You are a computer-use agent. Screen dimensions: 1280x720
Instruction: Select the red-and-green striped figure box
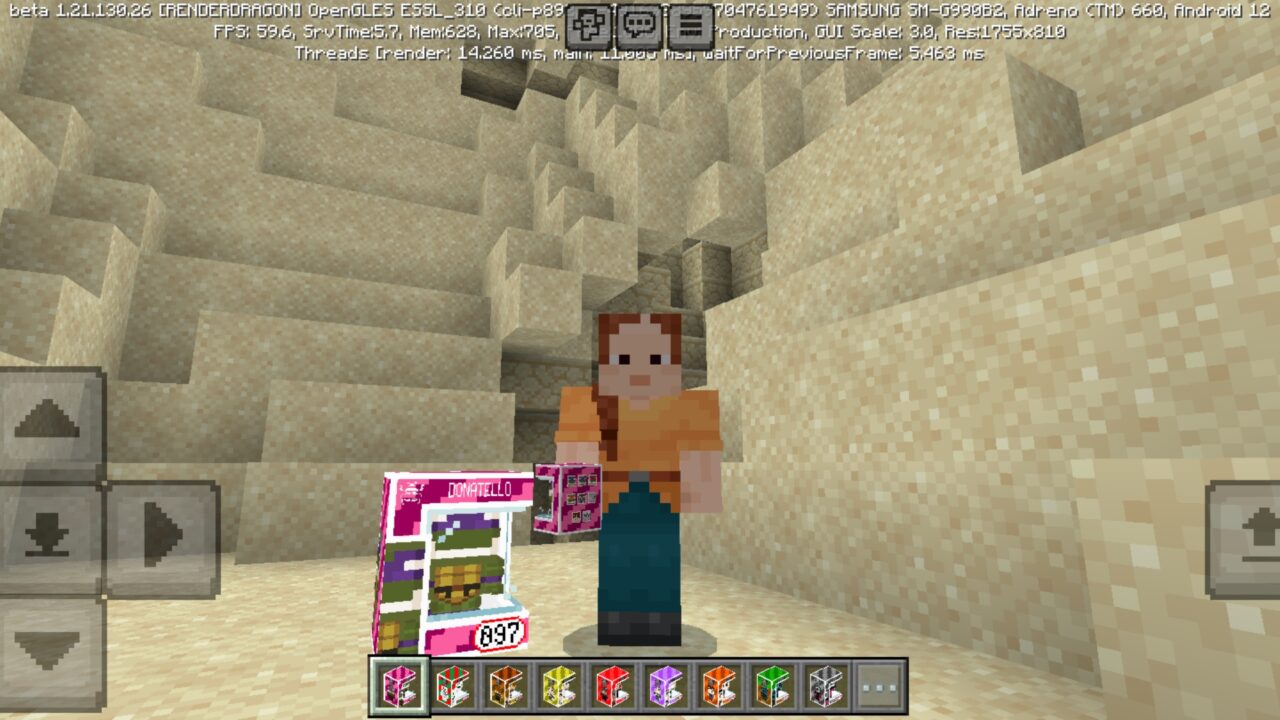click(x=455, y=688)
